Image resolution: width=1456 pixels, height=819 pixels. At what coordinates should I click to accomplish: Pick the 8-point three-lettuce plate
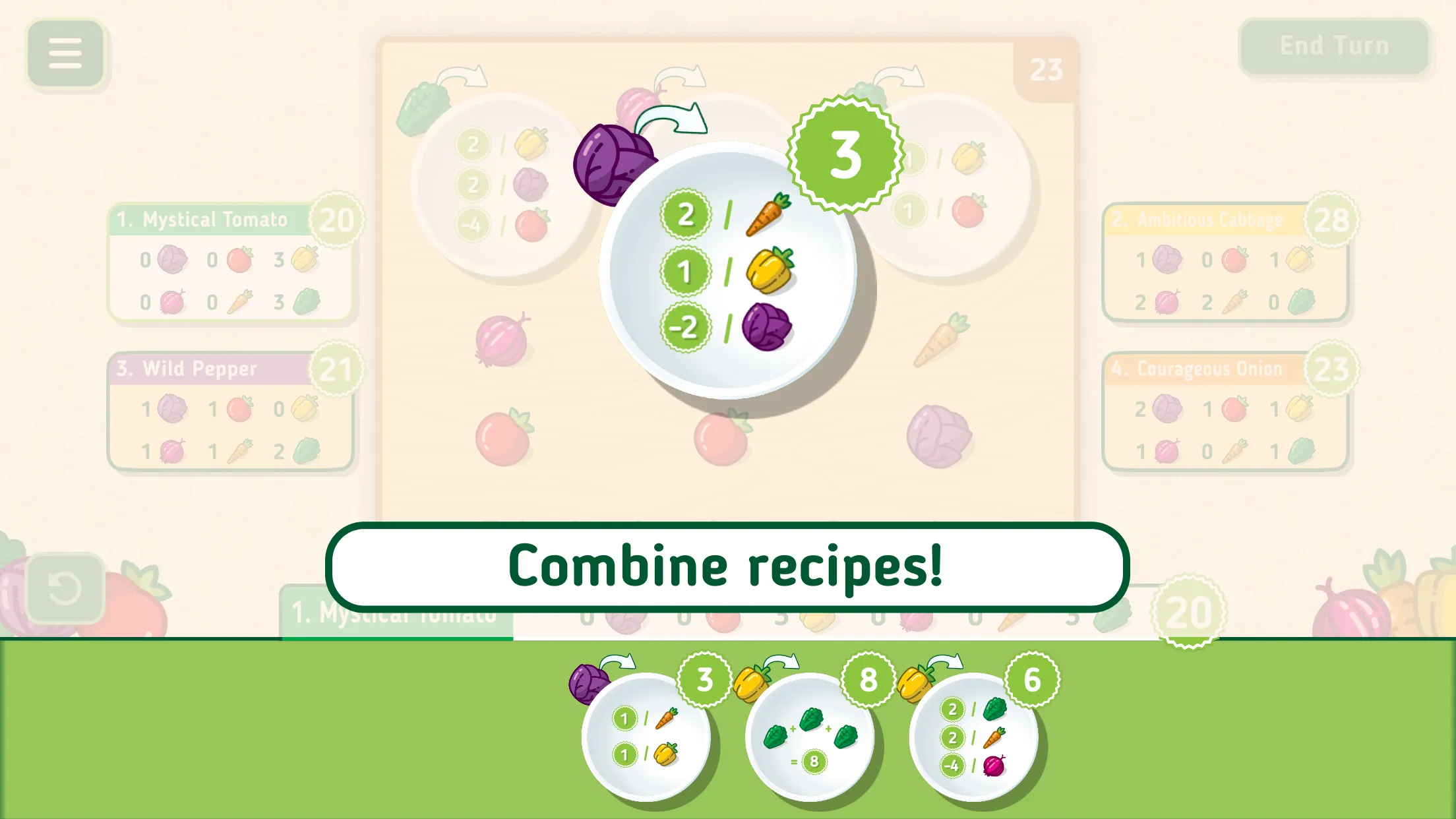coord(810,737)
